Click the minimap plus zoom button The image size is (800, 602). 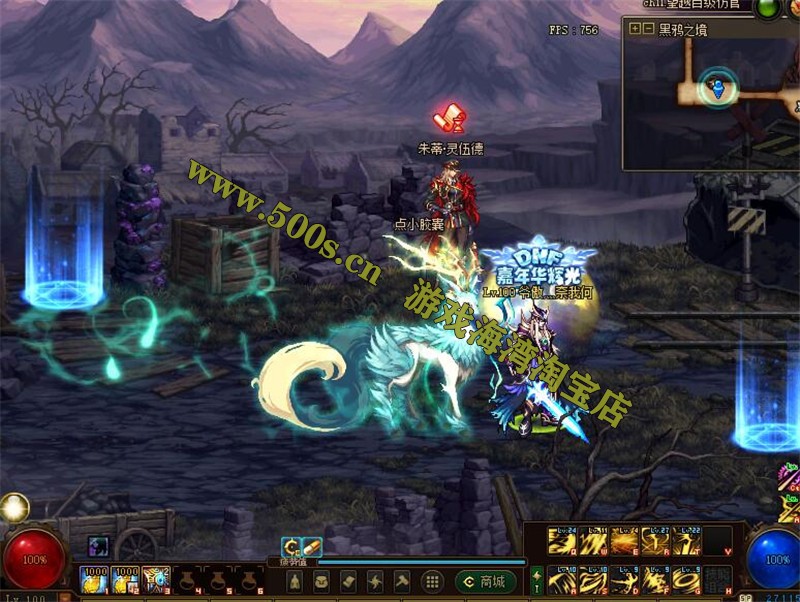pyautogui.click(x=635, y=29)
